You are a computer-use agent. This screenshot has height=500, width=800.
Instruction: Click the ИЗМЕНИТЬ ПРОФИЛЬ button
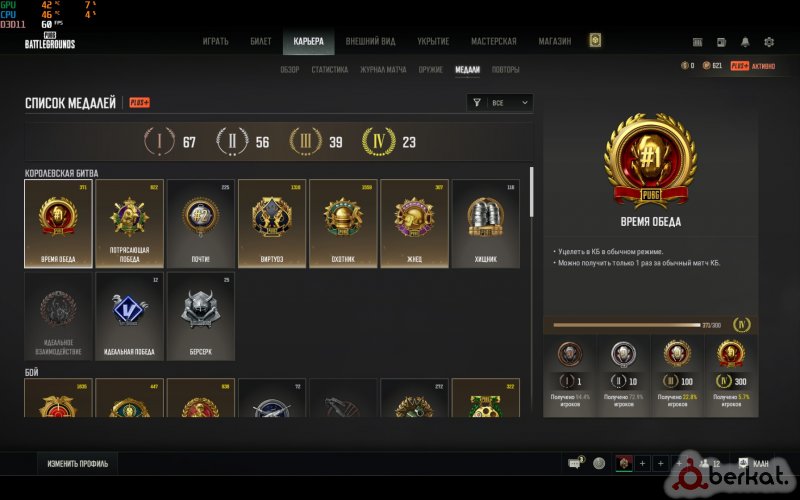tap(78, 463)
